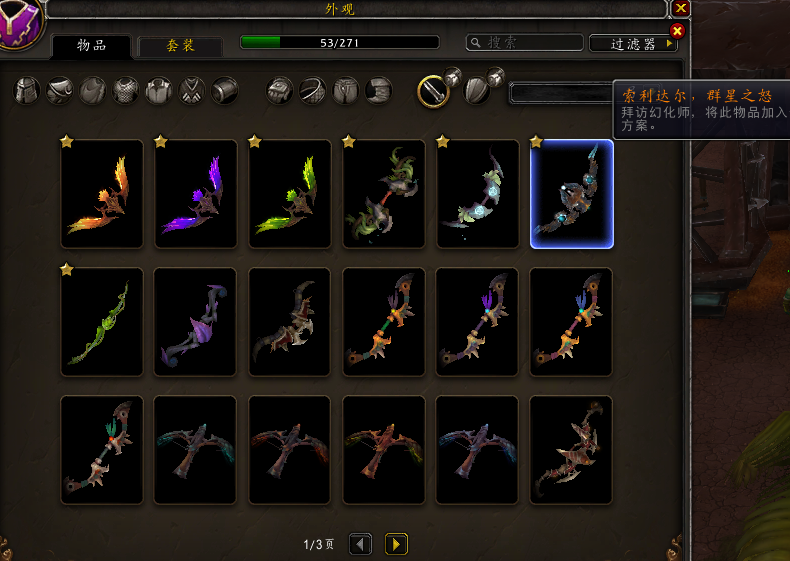Choose the tabard slot icon
Viewport: 790px width, 561px height.
coord(192,91)
